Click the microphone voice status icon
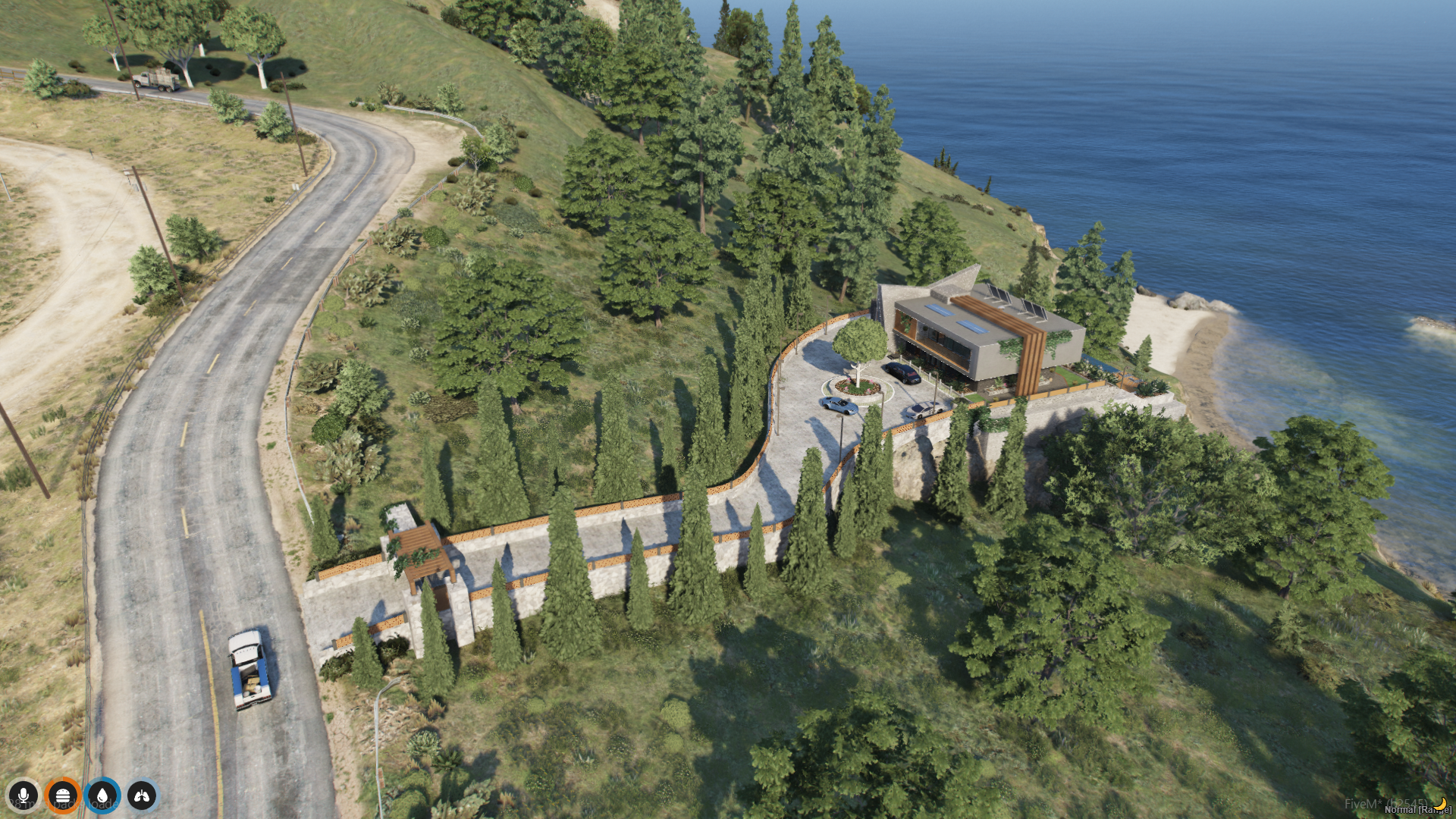Viewport: 1456px width, 819px height. point(24,795)
